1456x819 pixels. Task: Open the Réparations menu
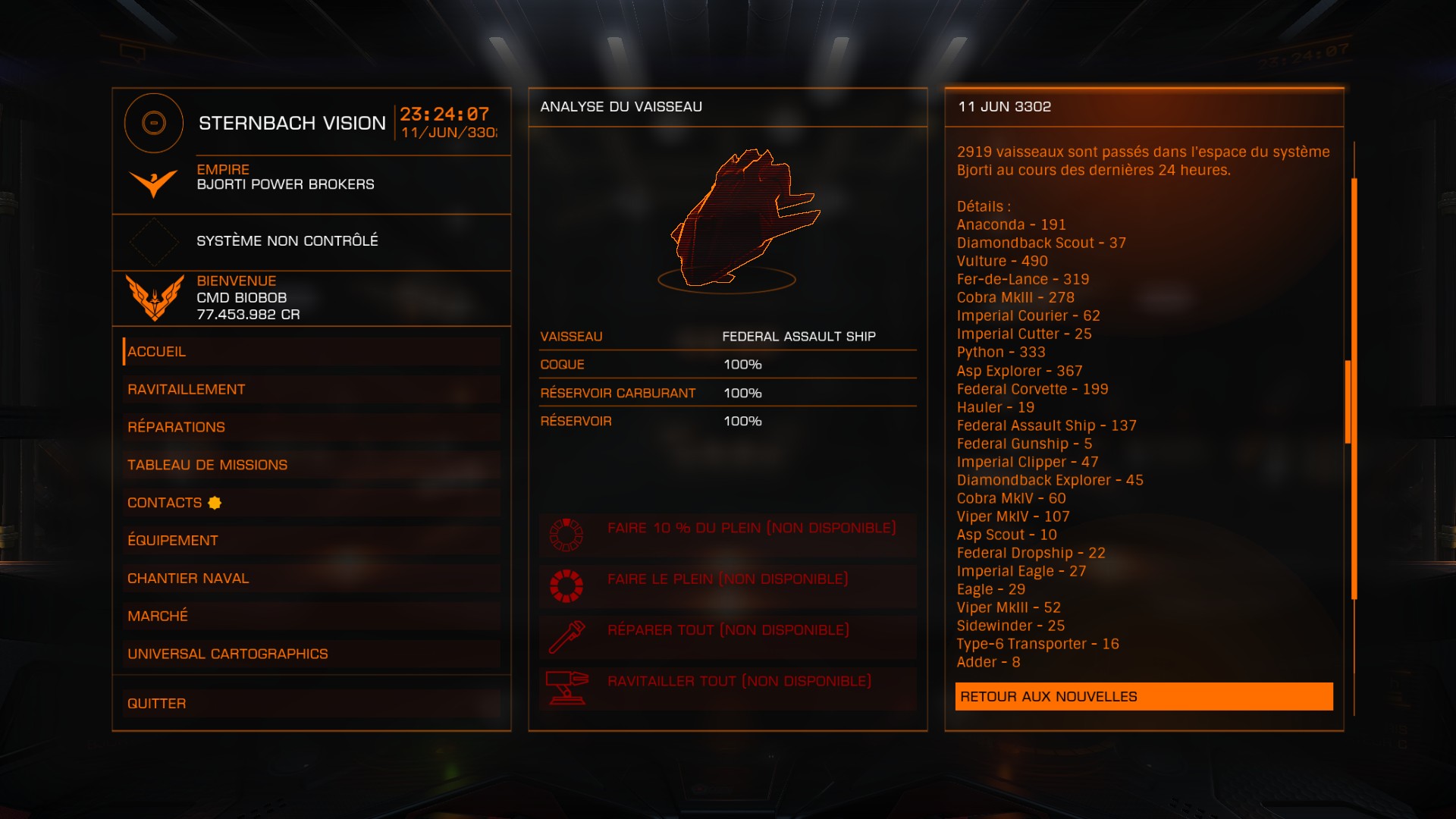(311, 428)
